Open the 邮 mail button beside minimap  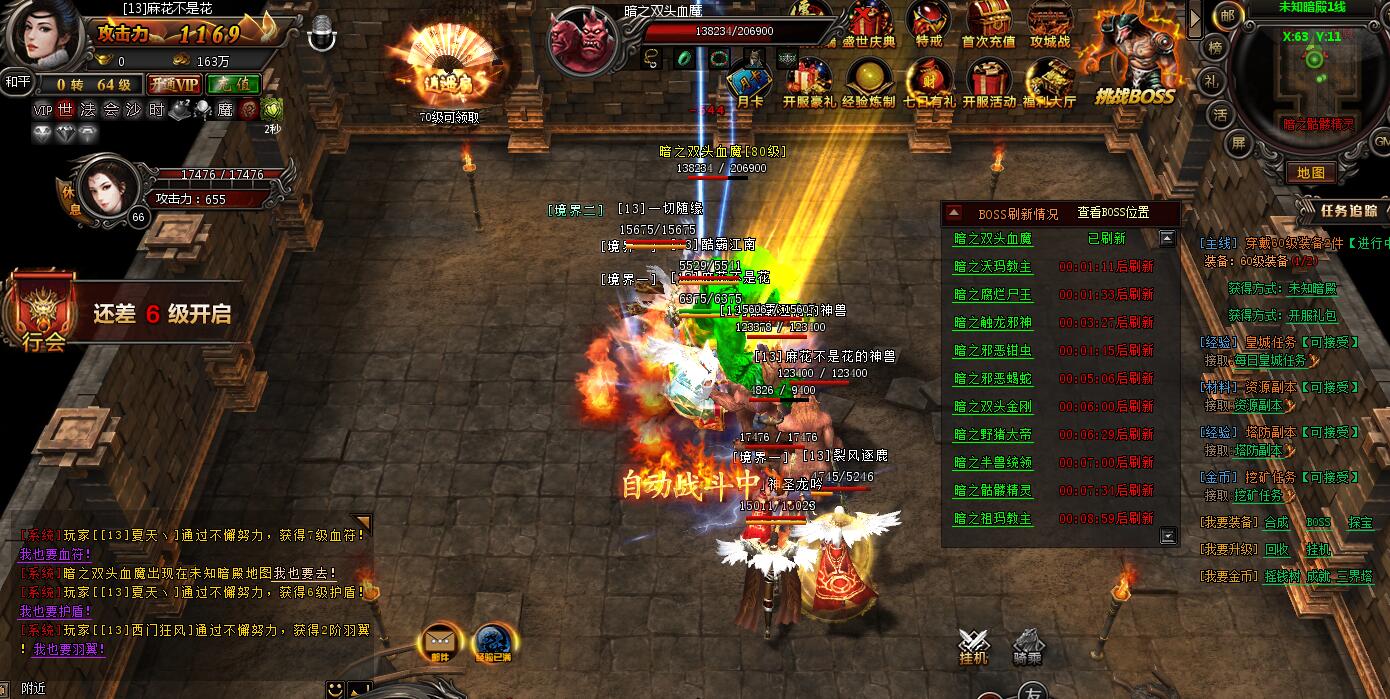point(1227,16)
